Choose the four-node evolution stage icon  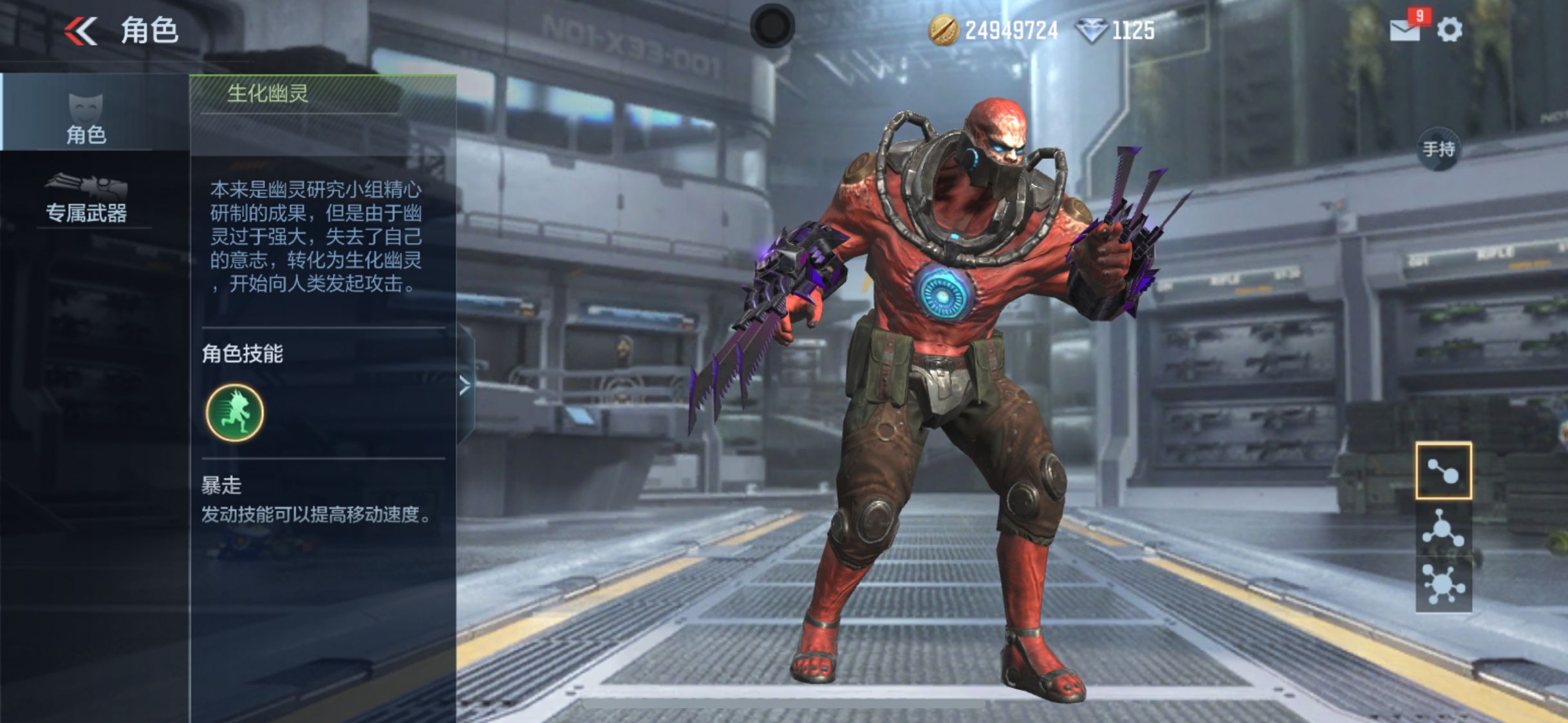1443,529
